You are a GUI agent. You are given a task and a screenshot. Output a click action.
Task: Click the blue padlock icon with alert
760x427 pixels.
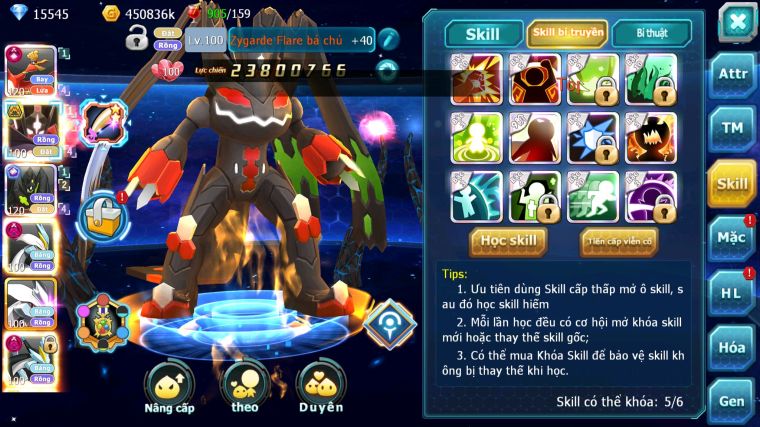coord(100,214)
